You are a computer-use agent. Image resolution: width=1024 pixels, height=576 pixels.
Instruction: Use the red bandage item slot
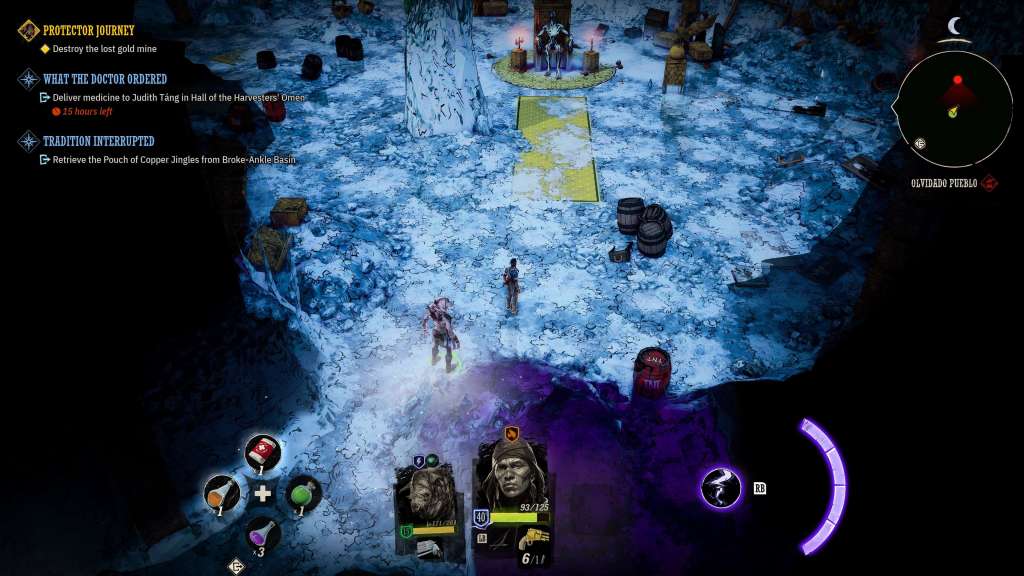tap(263, 451)
